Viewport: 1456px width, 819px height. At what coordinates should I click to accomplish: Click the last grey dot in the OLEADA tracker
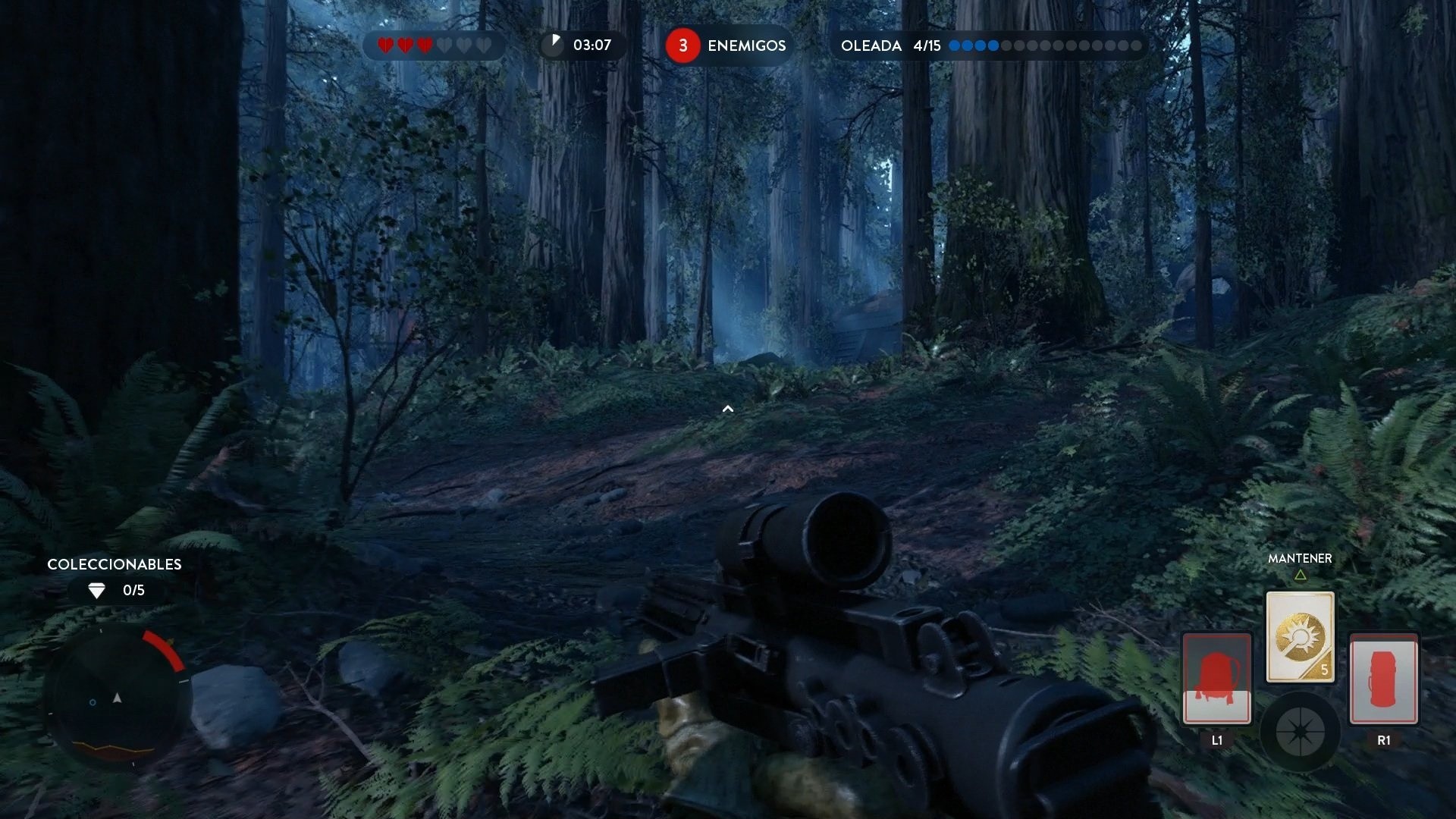click(1137, 45)
